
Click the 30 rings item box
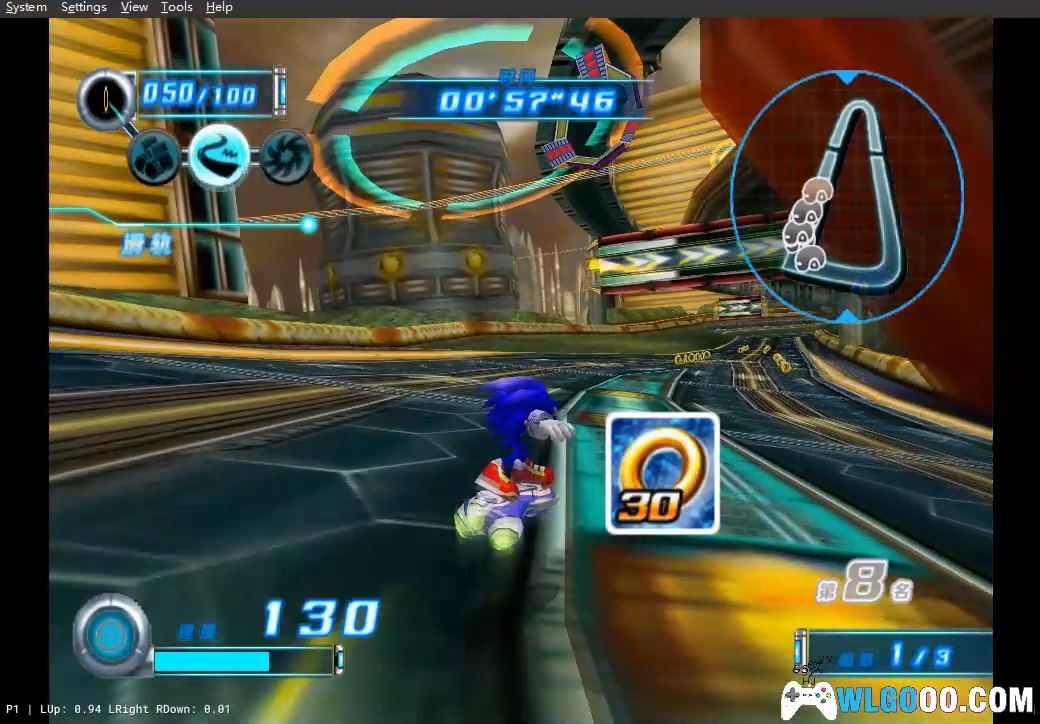662,473
